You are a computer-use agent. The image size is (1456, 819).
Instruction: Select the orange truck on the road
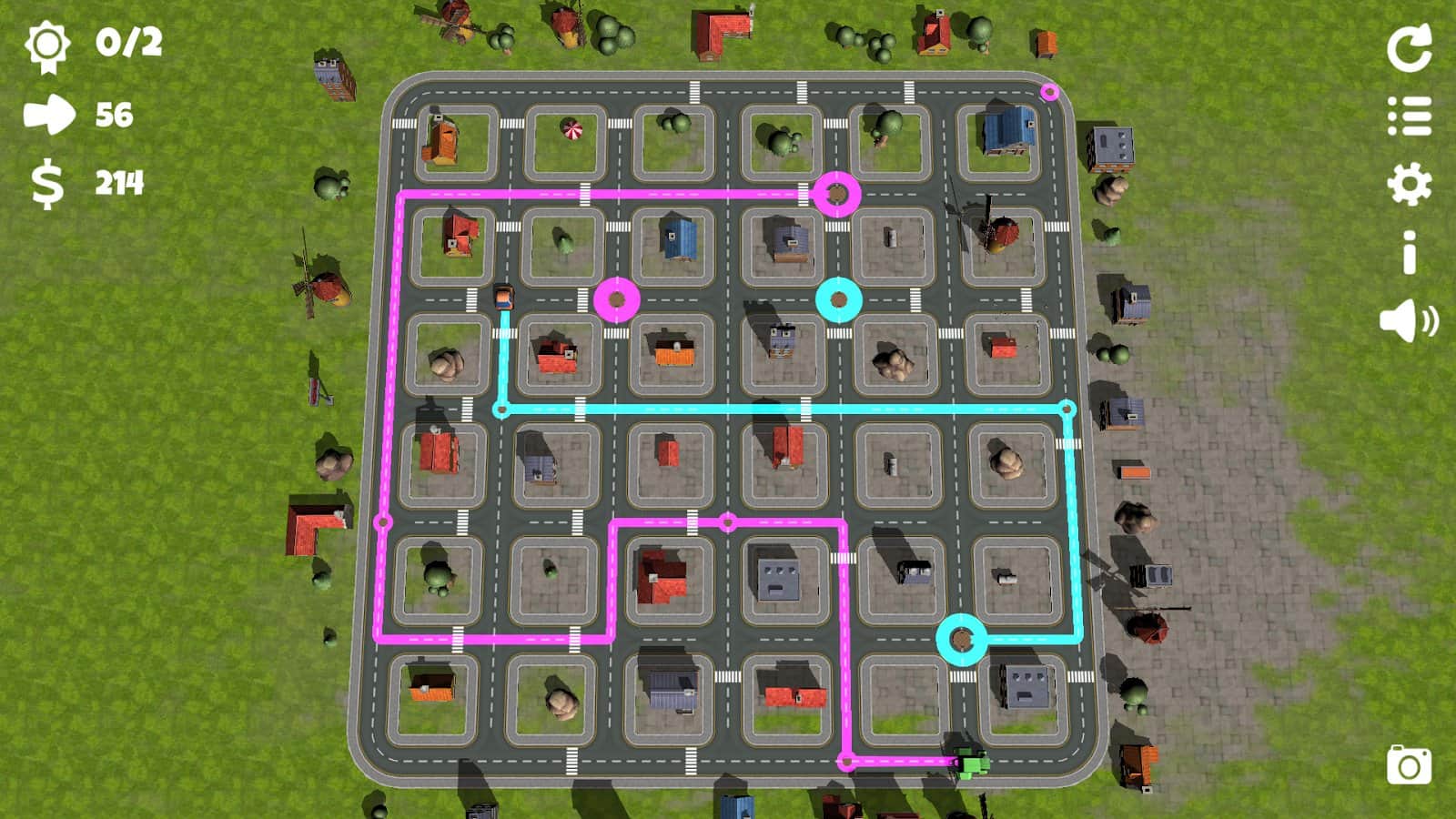click(505, 296)
